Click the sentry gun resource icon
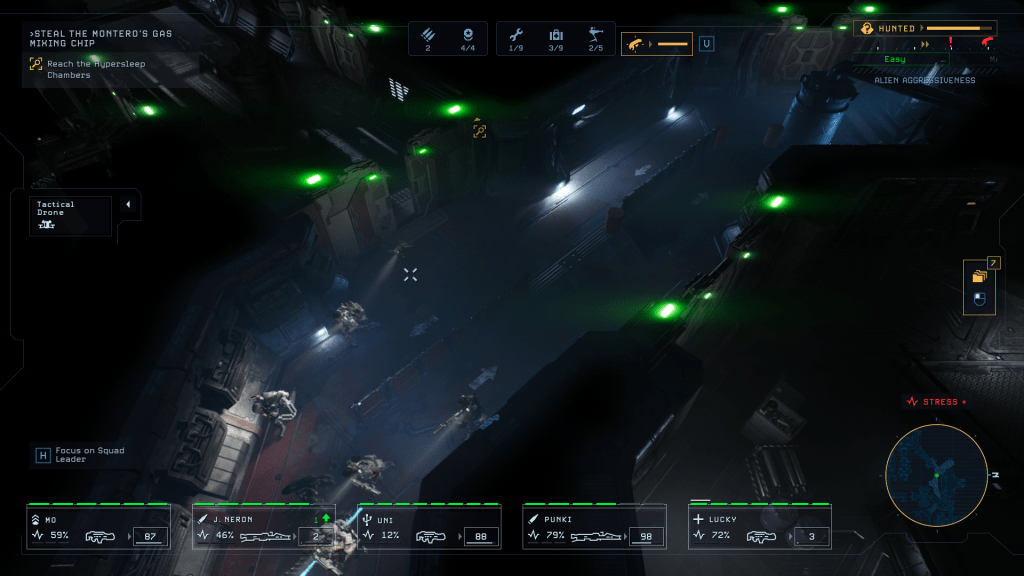The height and width of the screenshot is (576, 1024). (x=596, y=35)
